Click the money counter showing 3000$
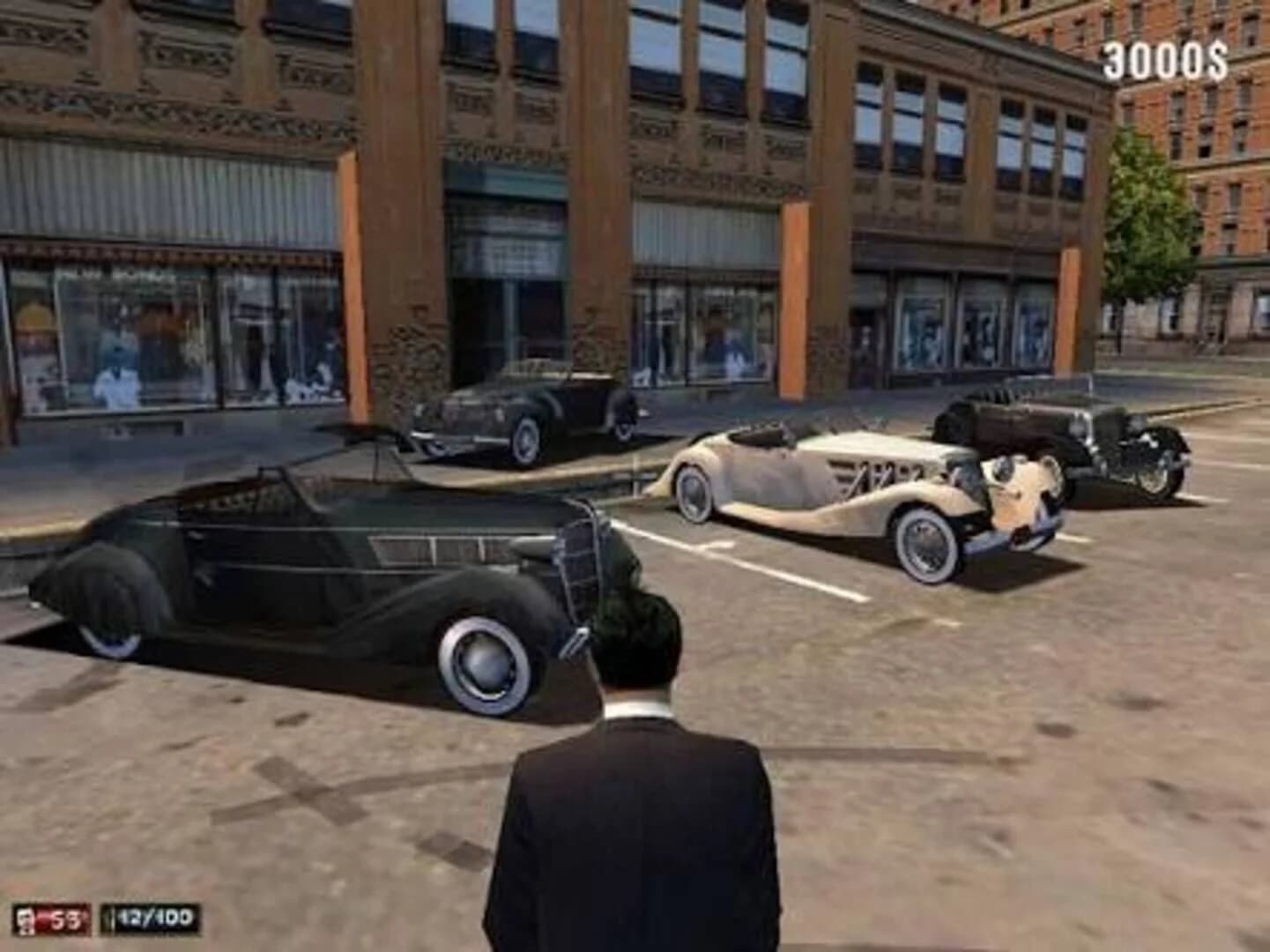The height and width of the screenshot is (952, 1270). [1165, 58]
